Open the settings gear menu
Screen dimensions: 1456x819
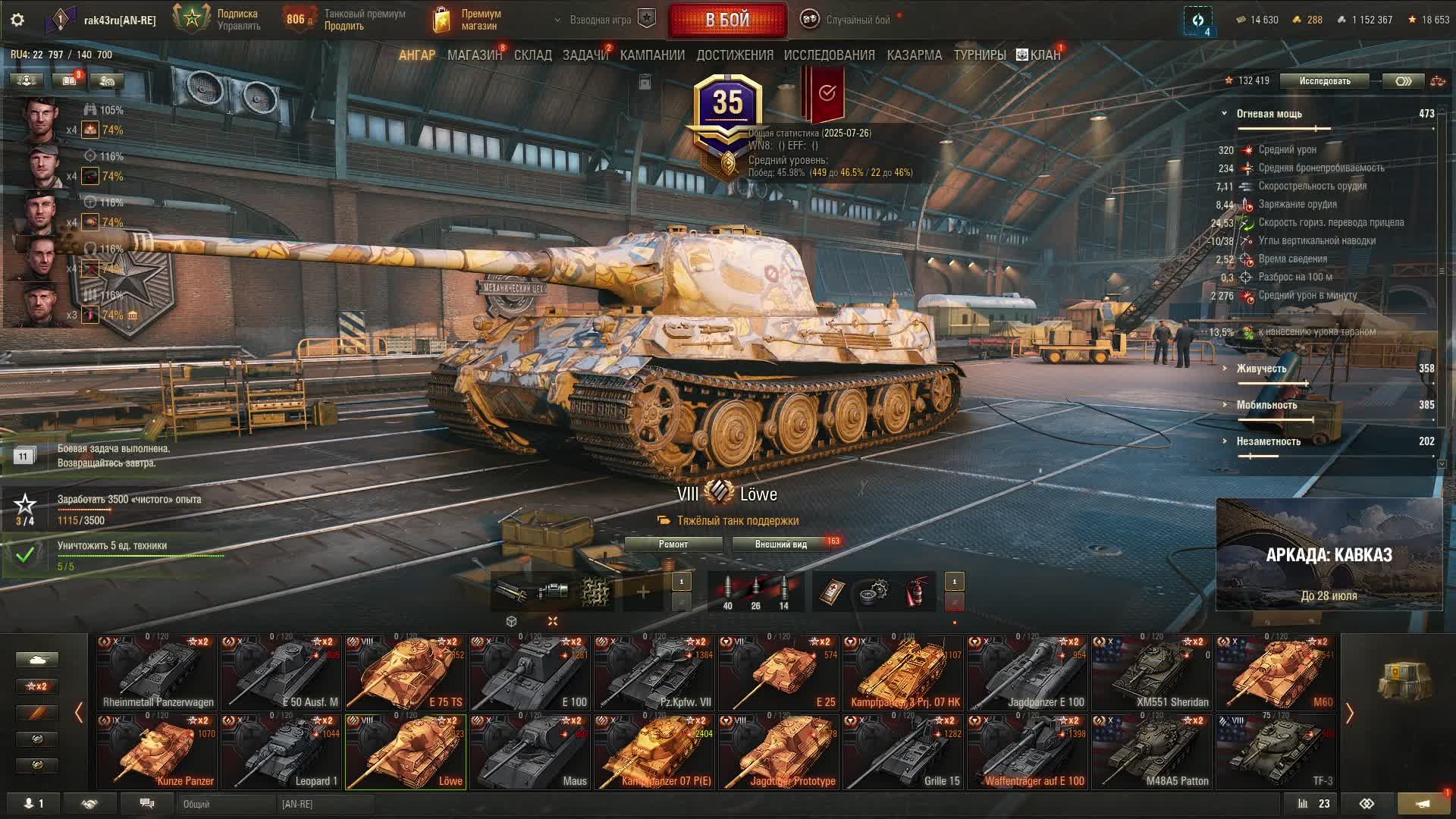pyautogui.click(x=17, y=20)
